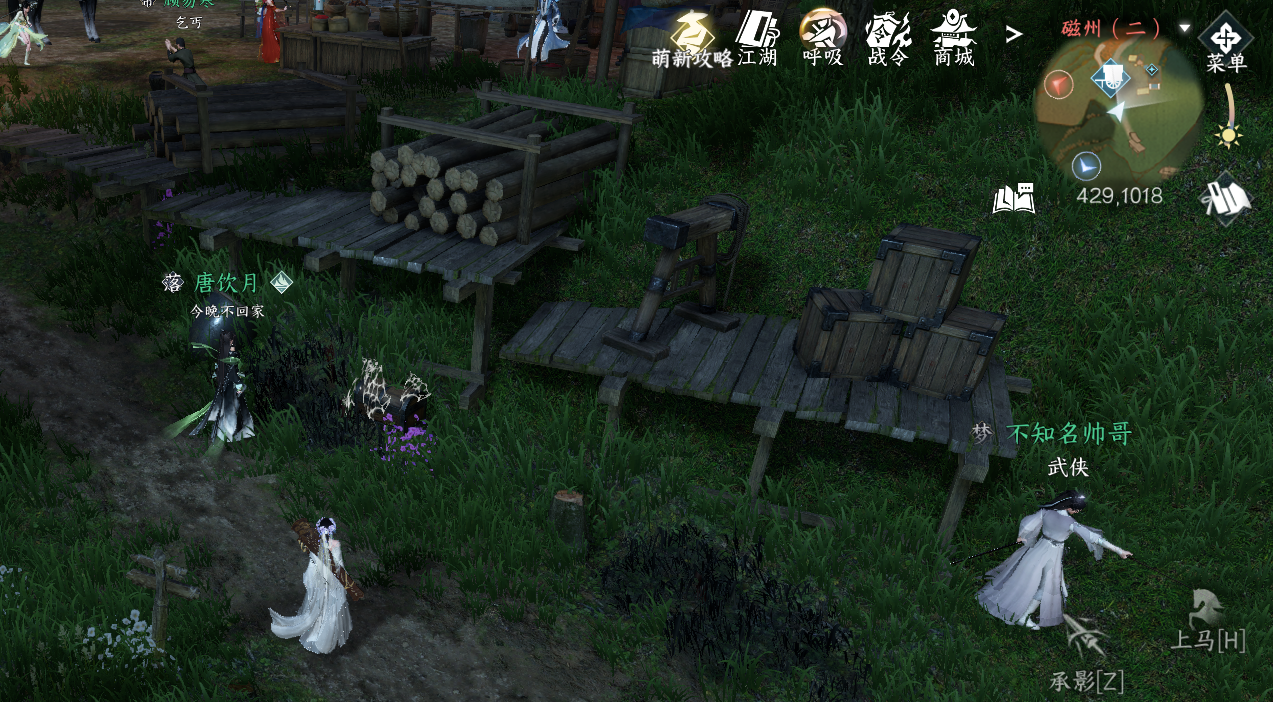This screenshot has height=702, width=1273.
Task: Click the carriage marker on minimap
Action: point(1110,77)
